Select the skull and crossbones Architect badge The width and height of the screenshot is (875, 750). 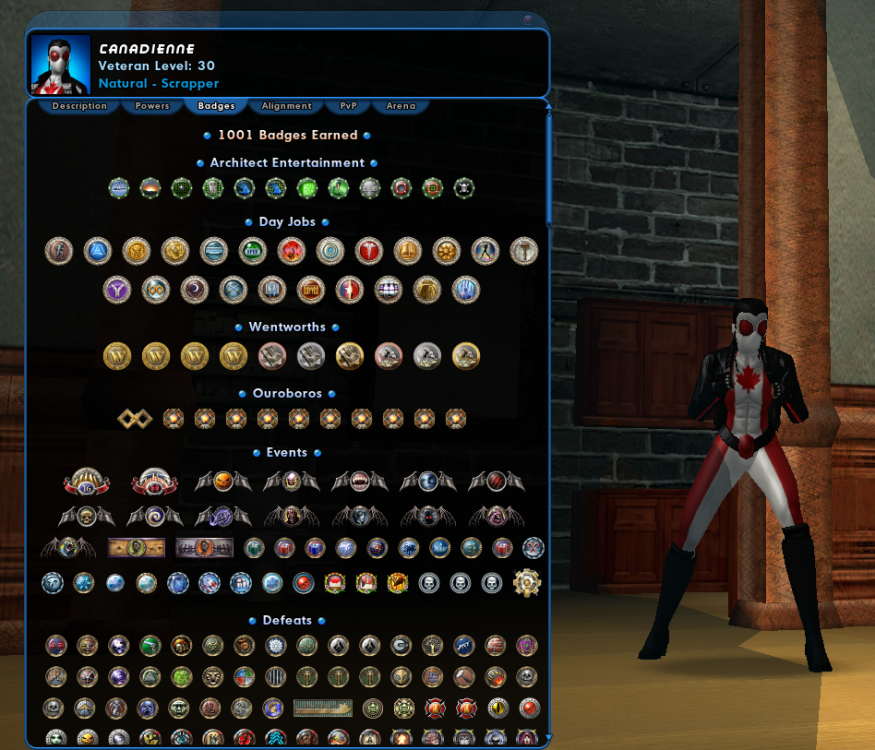click(x=464, y=187)
